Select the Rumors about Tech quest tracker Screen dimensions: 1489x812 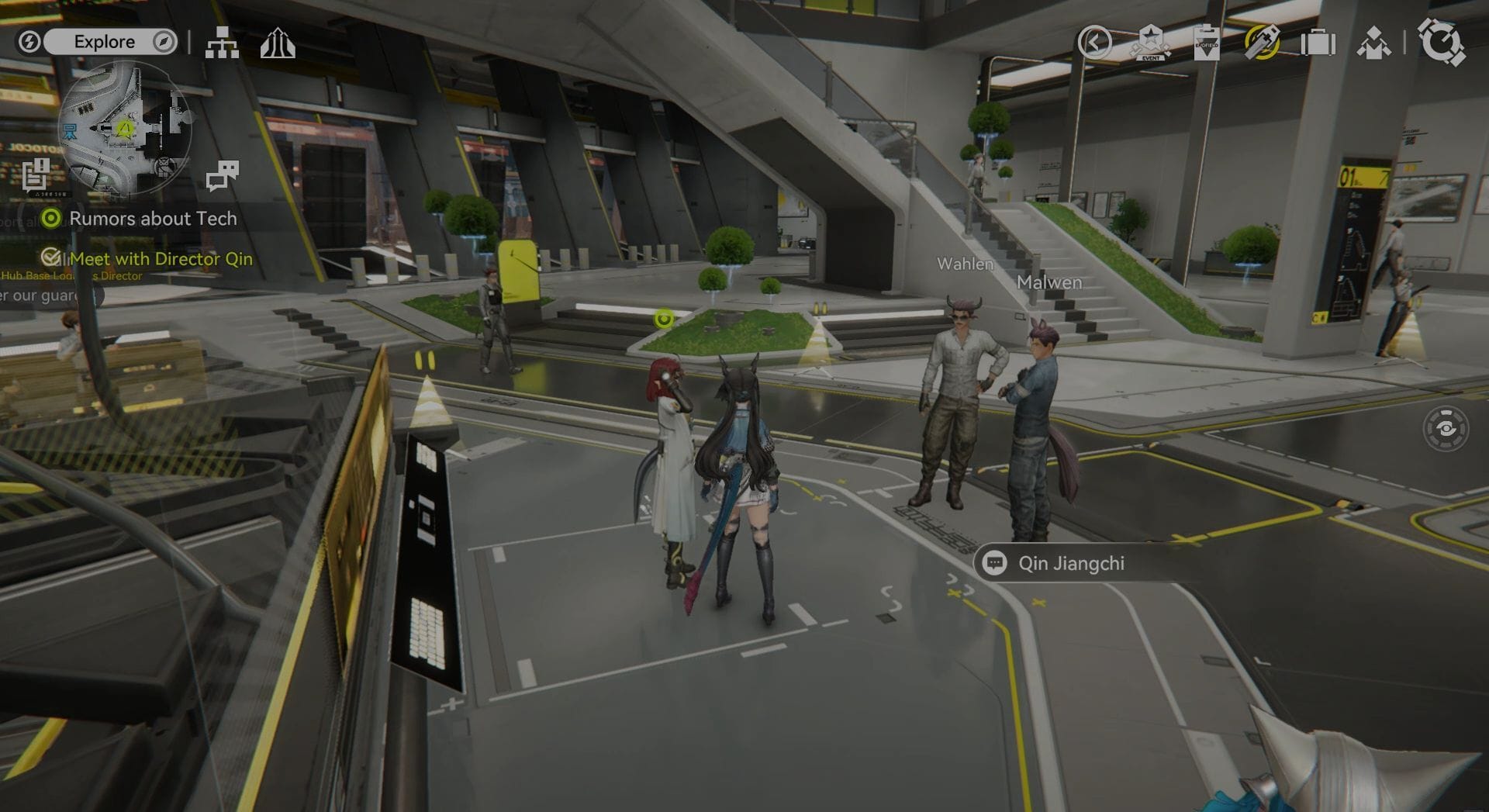click(x=152, y=219)
